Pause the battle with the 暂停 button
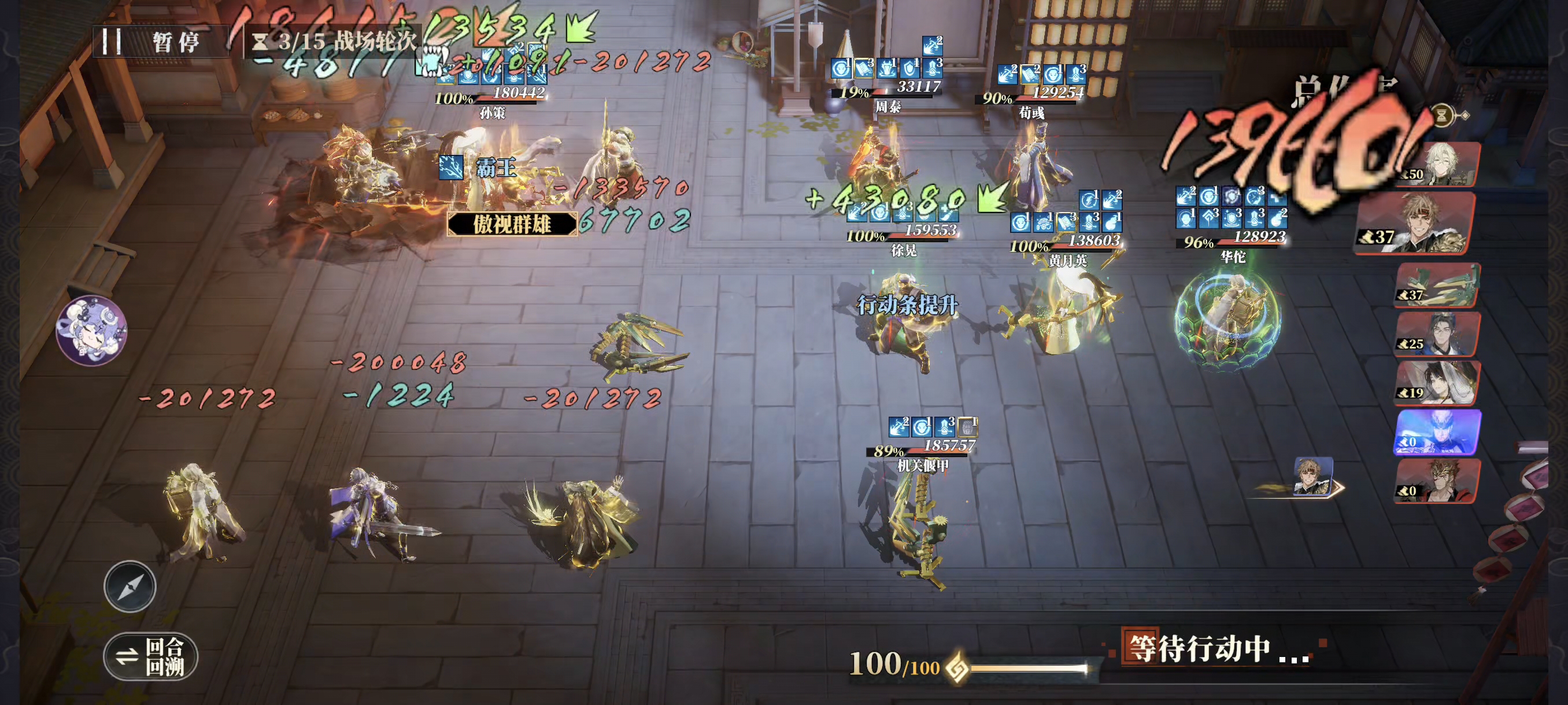Image resolution: width=1568 pixels, height=705 pixels. coord(160,42)
